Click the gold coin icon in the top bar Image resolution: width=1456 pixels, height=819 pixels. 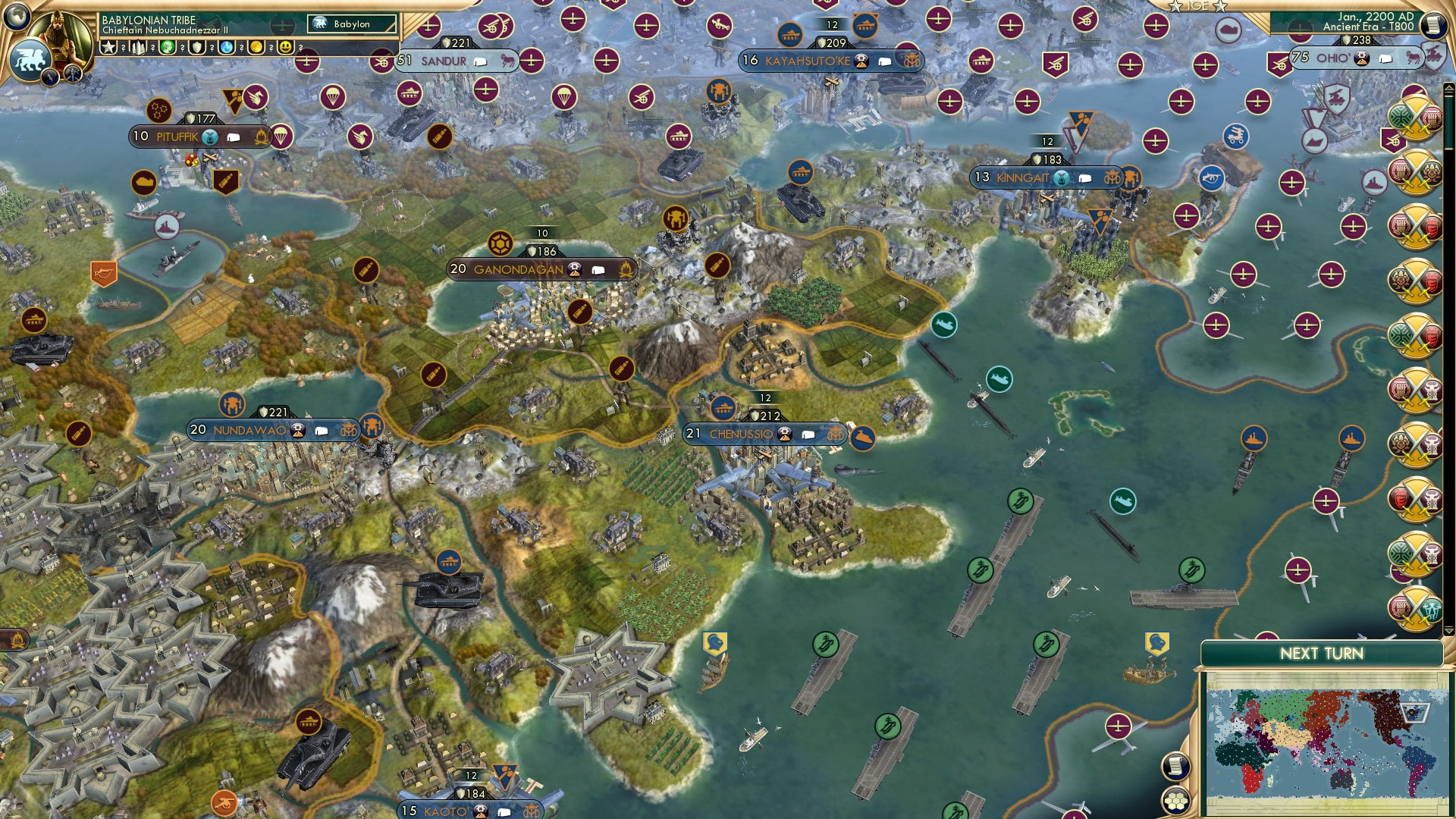pyautogui.click(x=255, y=49)
